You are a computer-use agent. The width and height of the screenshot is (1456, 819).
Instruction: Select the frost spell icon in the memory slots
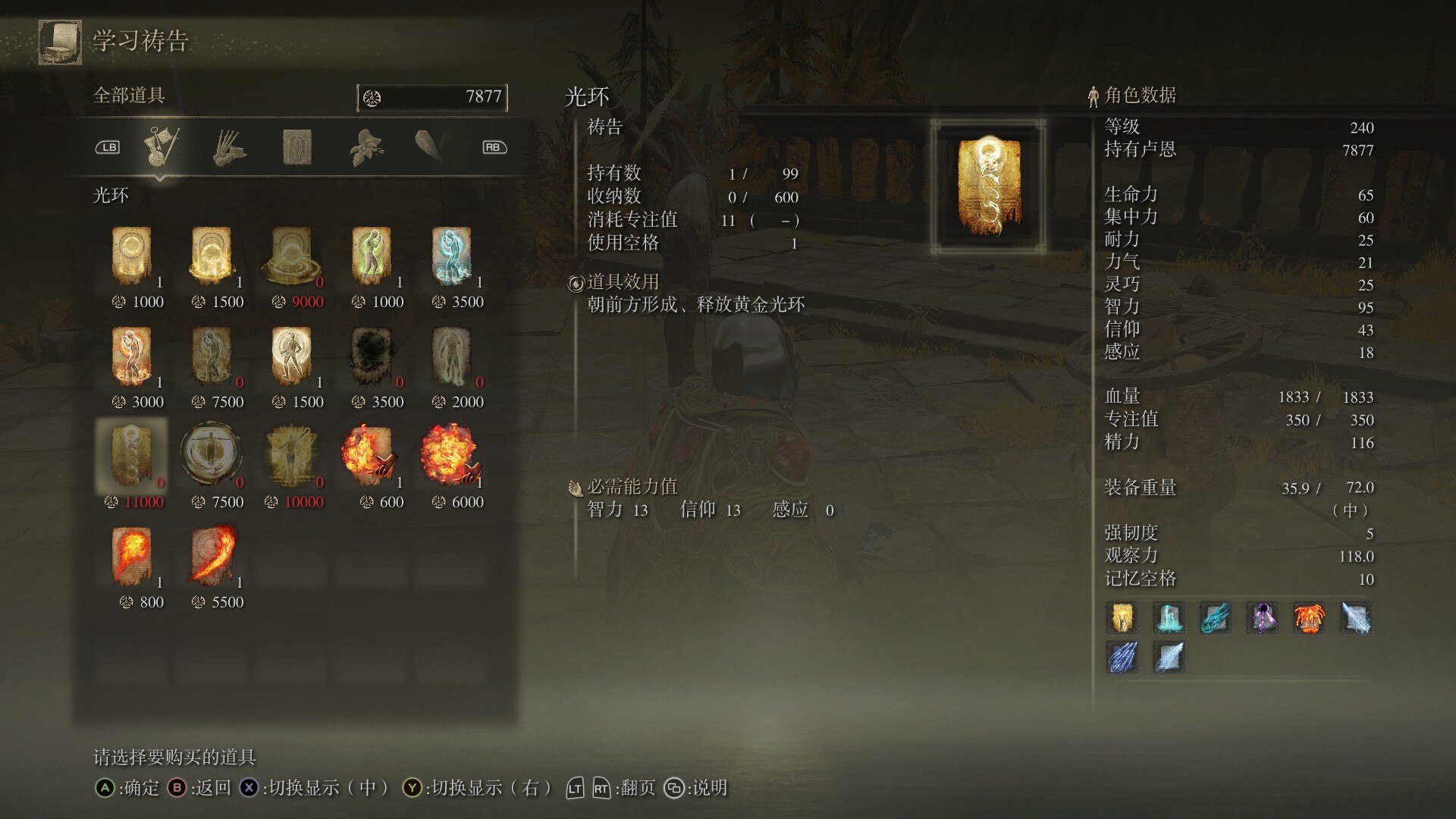[1169, 619]
